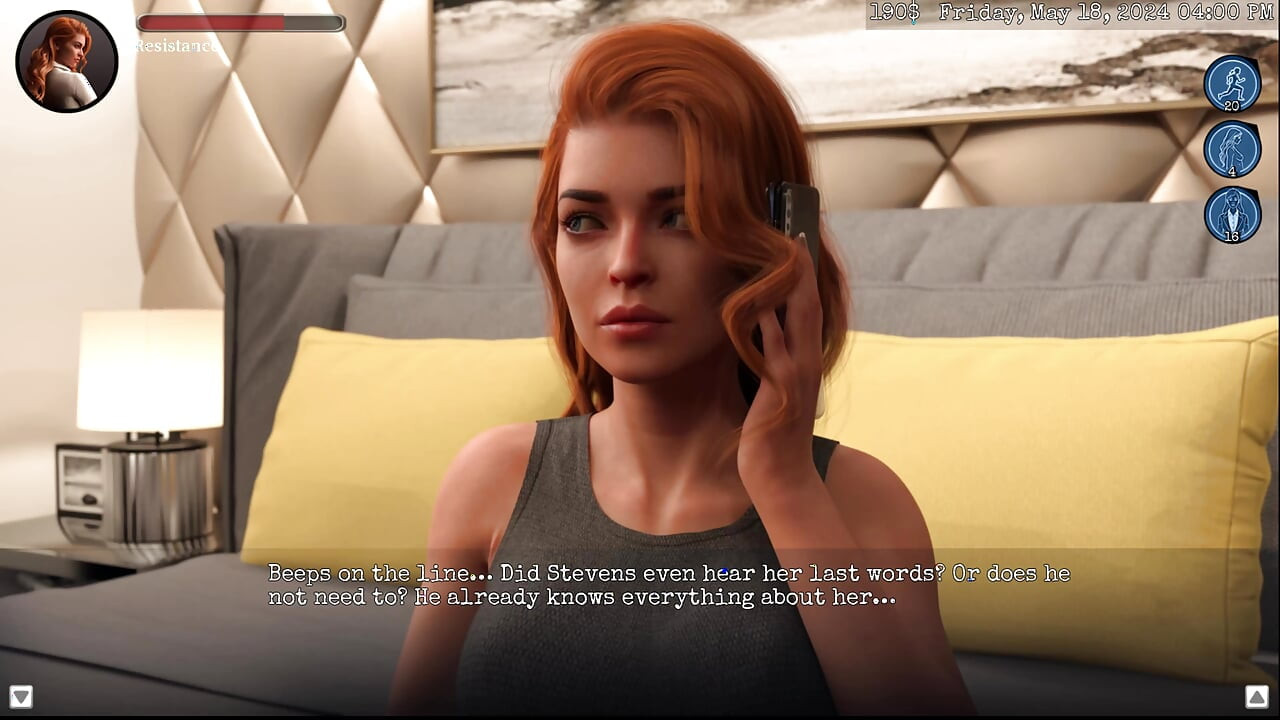Select the running figure stat icon
The image size is (1280, 720).
1232,83
